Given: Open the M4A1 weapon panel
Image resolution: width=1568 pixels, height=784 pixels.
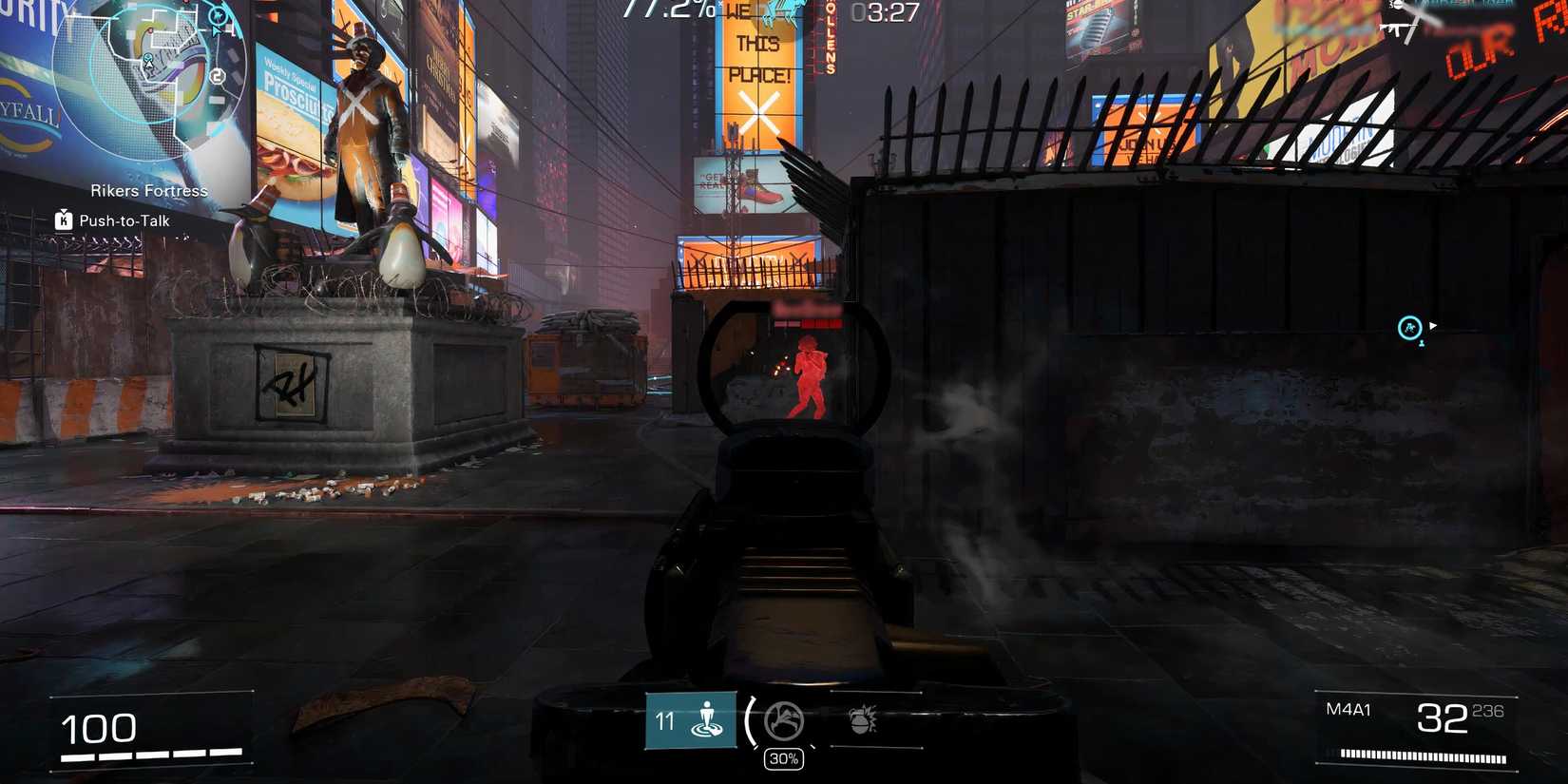Looking at the screenshot, I should tap(1348, 709).
